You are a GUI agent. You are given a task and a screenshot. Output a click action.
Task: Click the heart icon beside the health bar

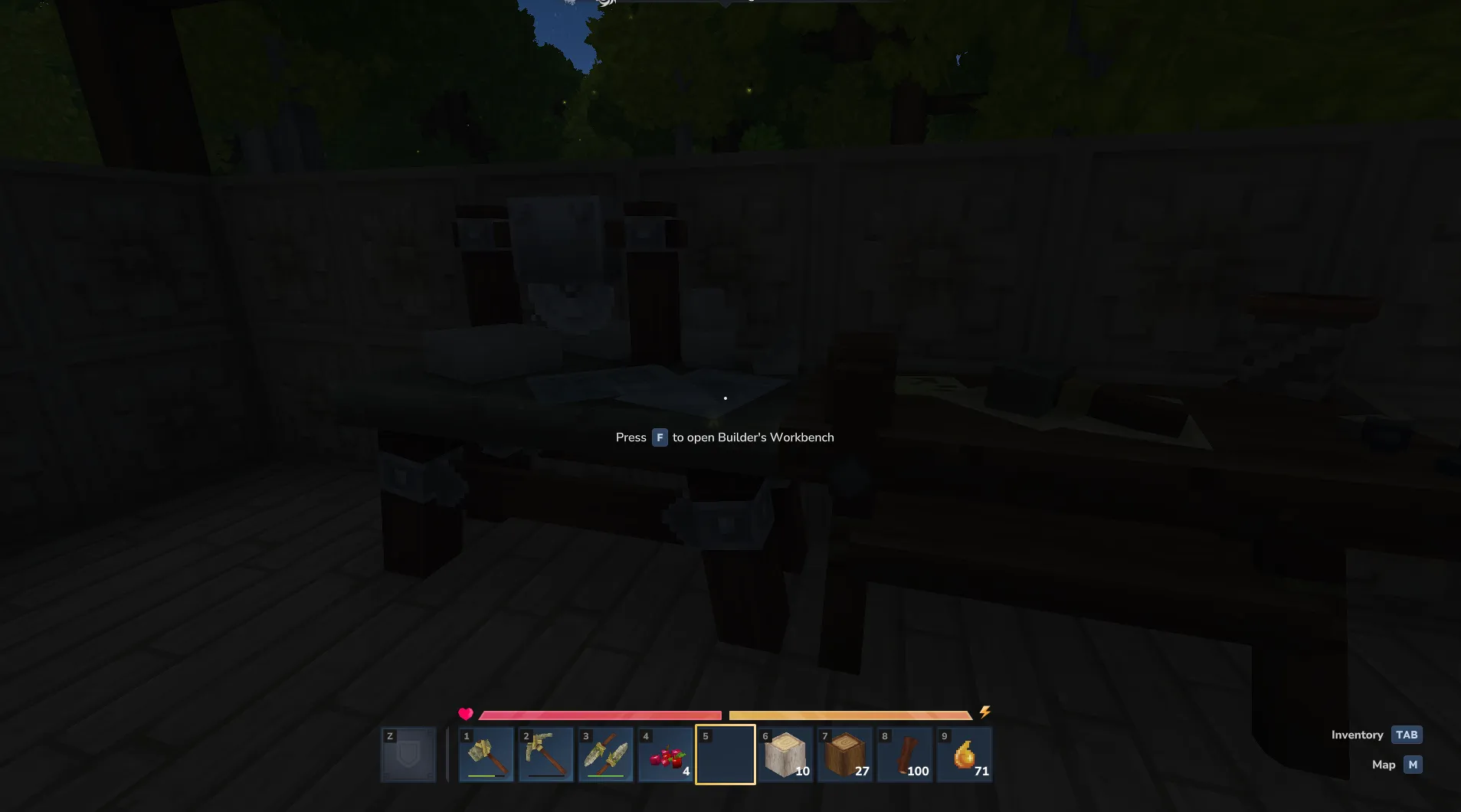tap(465, 713)
